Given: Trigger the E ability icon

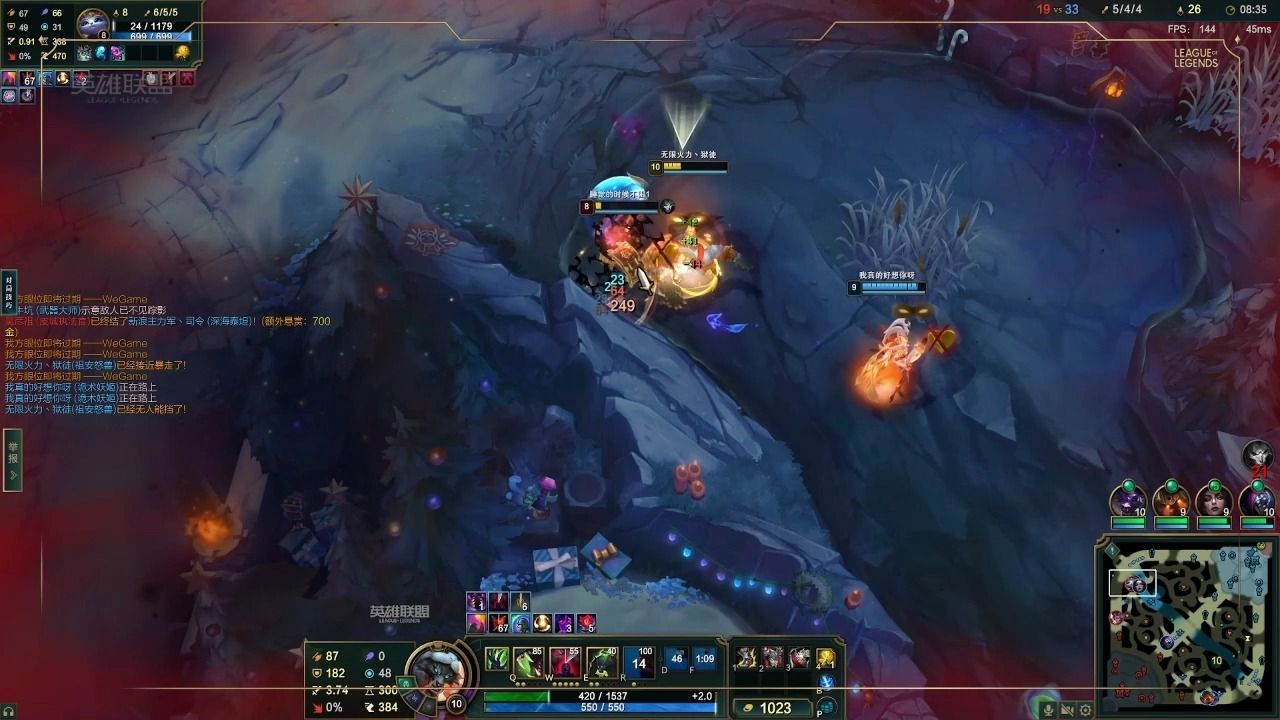Looking at the screenshot, I should pyautogui.click(x=601, y=662).
